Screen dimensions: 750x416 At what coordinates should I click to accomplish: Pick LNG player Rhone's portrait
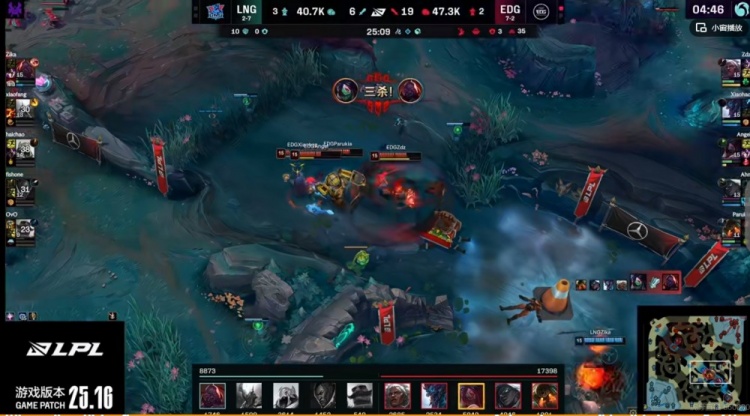[16, 187]
